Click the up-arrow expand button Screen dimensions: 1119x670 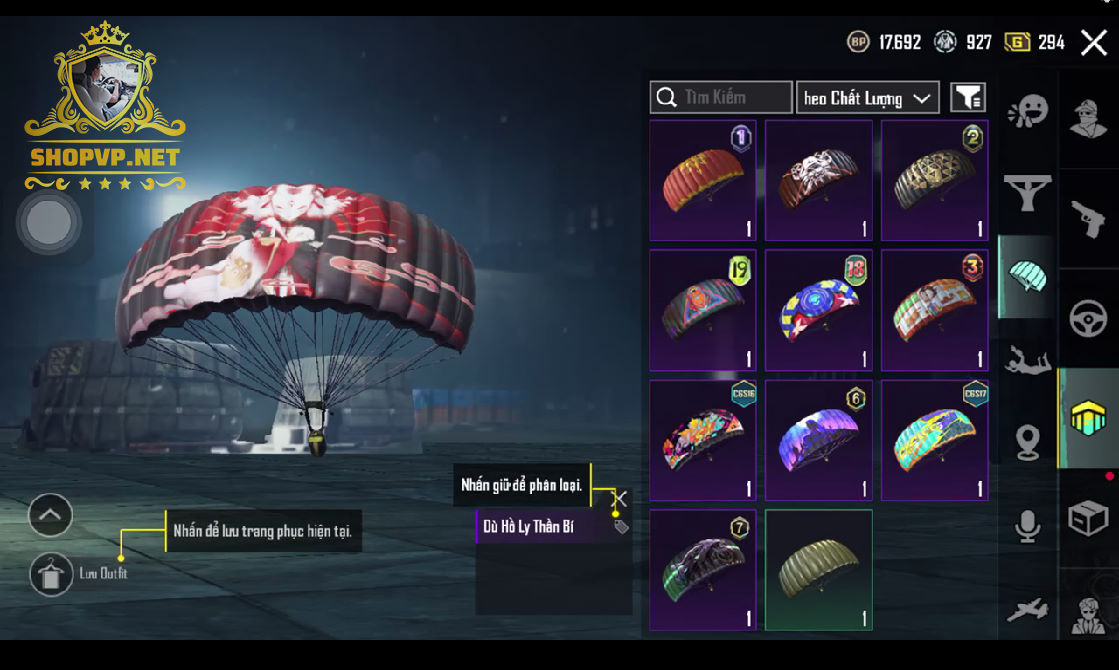pos(50,516)
